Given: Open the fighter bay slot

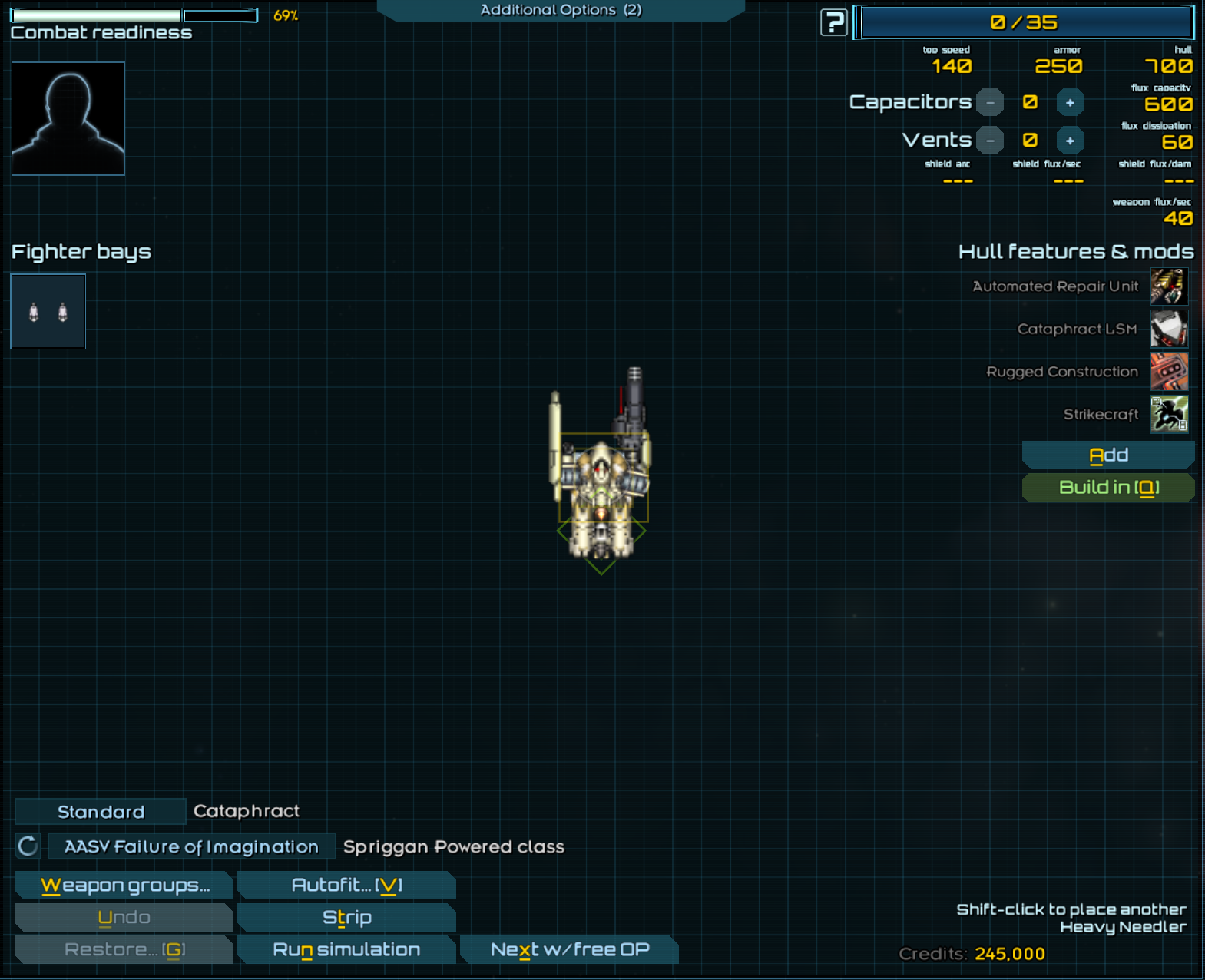Looking at the screenshot, I should coord(48,312).
